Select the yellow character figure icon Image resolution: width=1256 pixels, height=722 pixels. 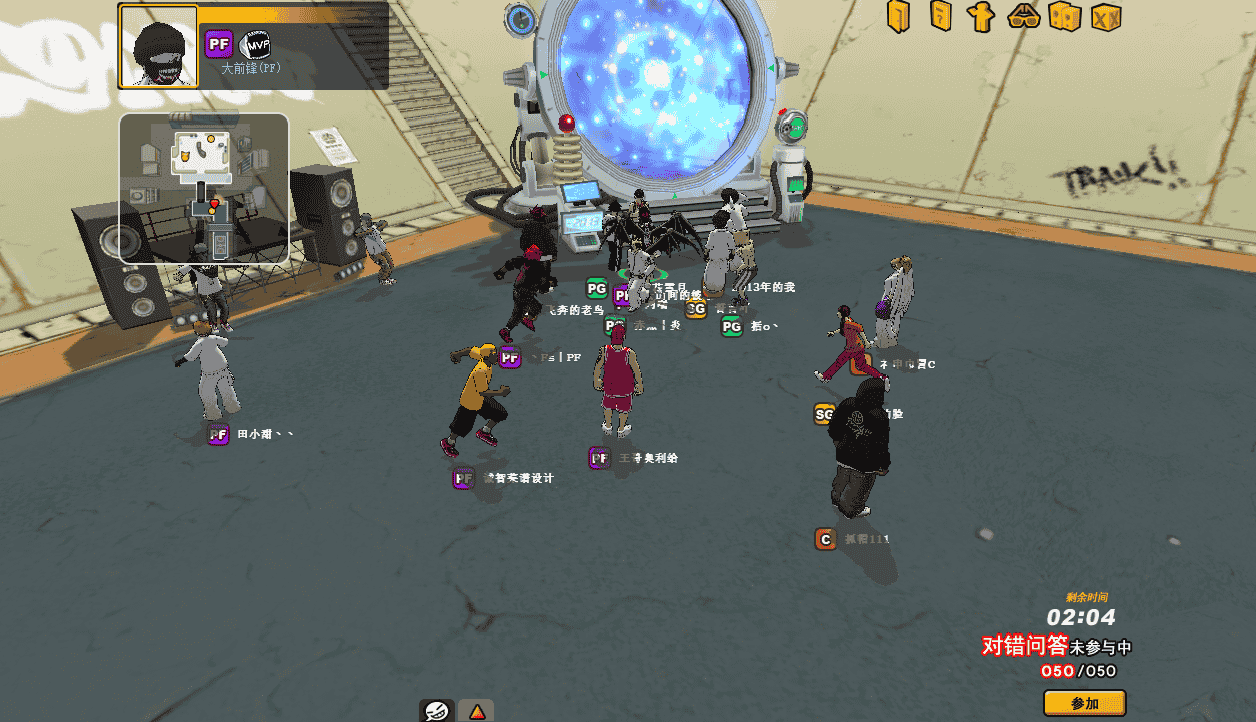tap(981, 16)
